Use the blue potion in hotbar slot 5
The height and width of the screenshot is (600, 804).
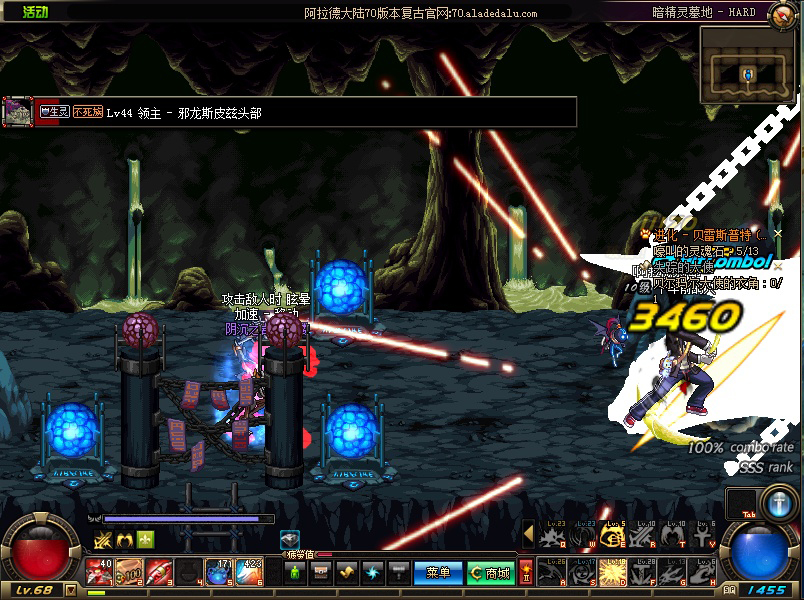(219, 572)
